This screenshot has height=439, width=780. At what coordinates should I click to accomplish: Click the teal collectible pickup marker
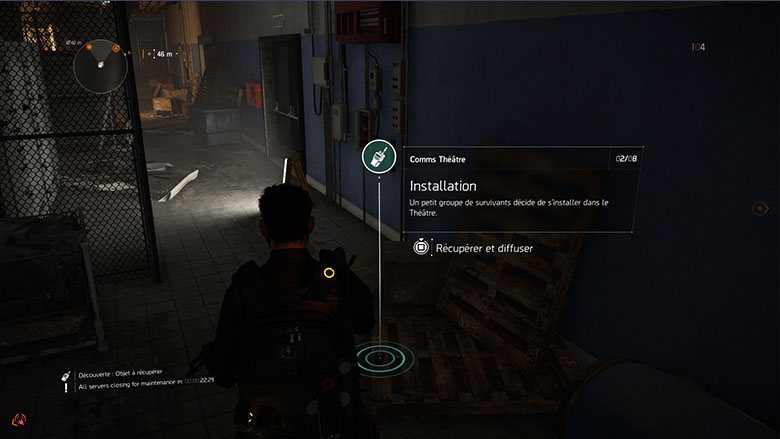pos(379,356)
